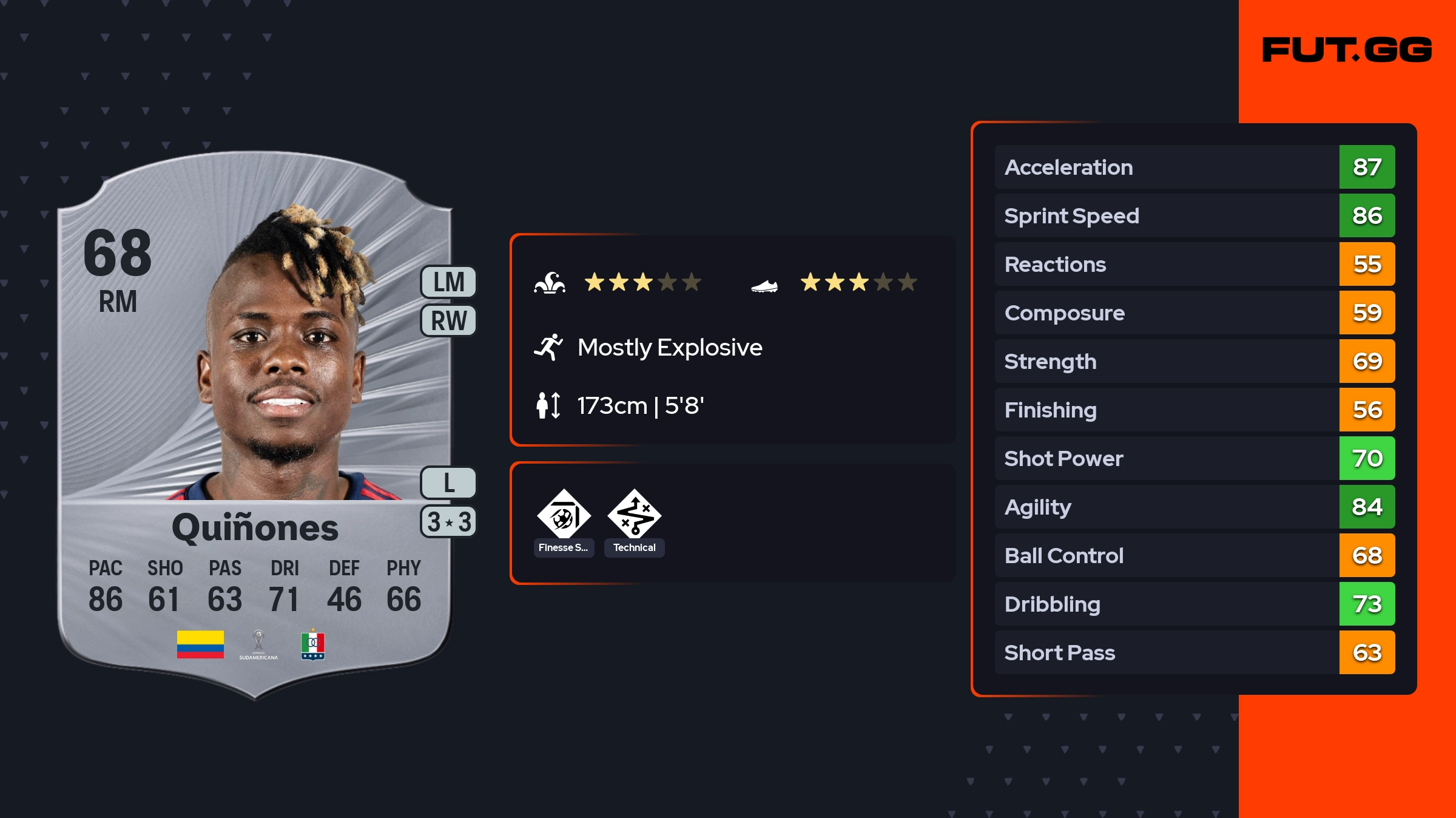This screenshot has height=818, width=1456.
Task: Click the club crest on the card
Action: 313,644
